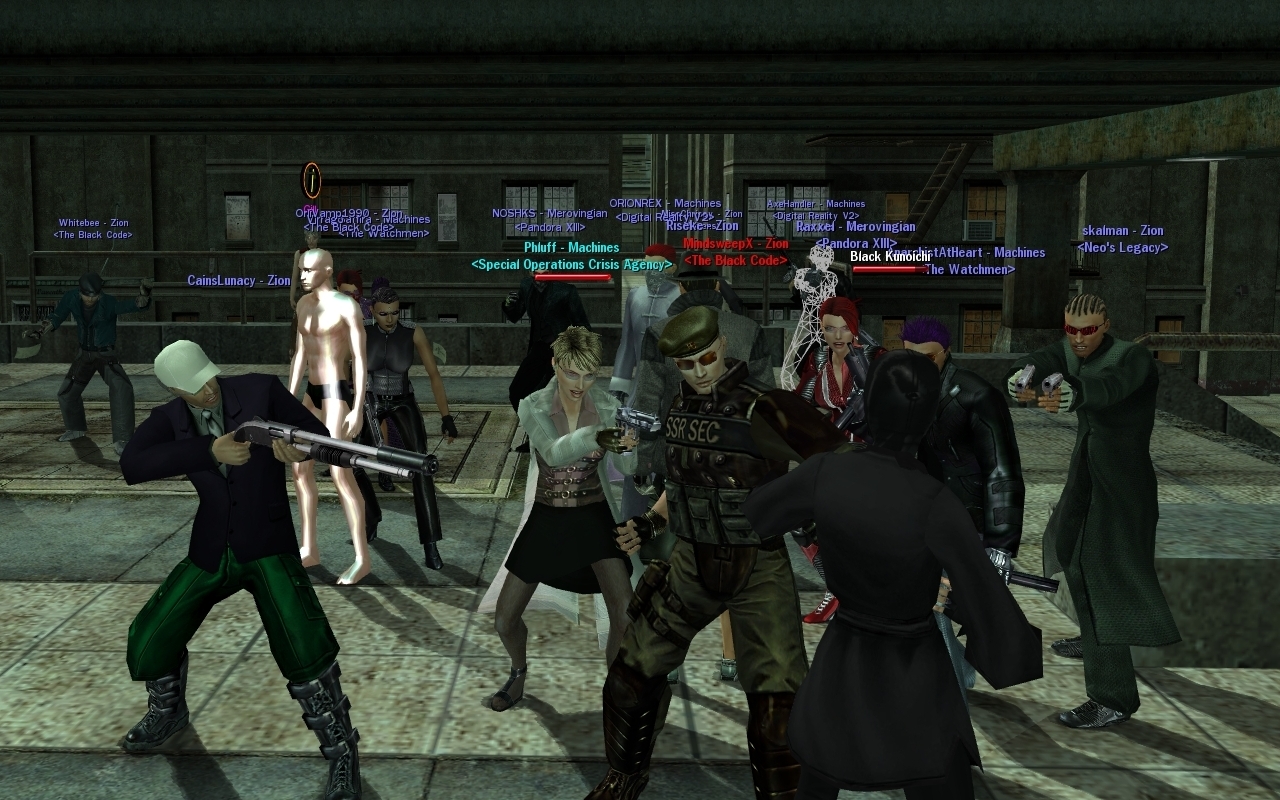Target the Raxxel - Merovingian nameplate
The width and height of the screenshot is (1280, 800).
click(x=855, y=227)
